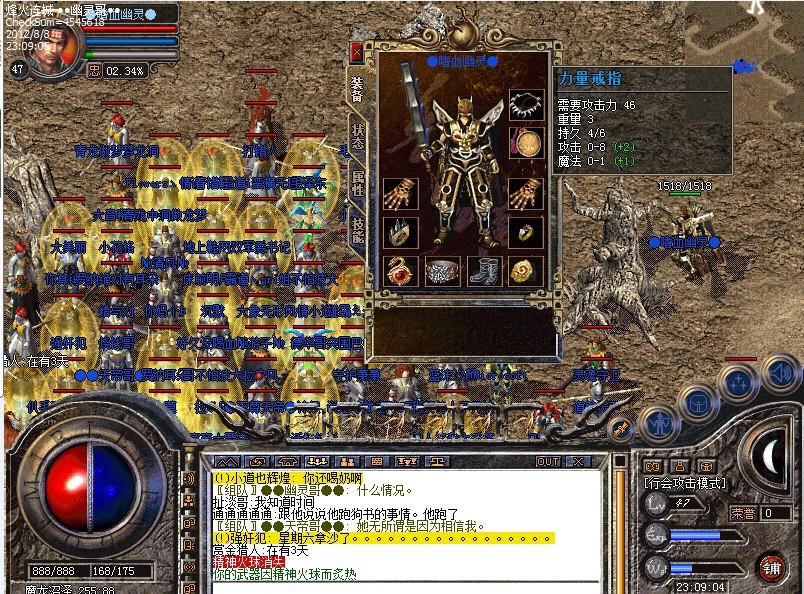Toggle the sound speaker round button
Viewport: 804px width, 594px height.
tap(779, 373)
